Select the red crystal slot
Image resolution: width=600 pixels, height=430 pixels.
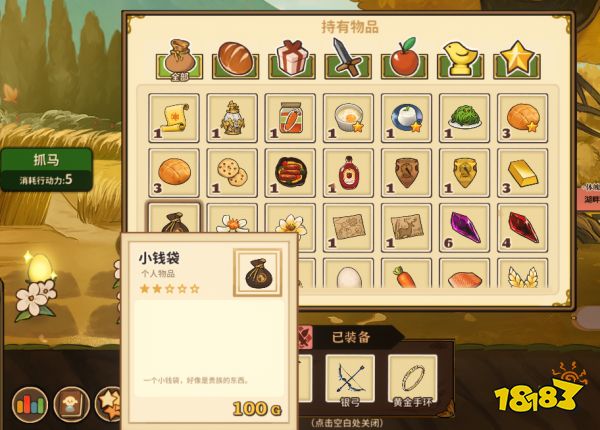point(521,227)
